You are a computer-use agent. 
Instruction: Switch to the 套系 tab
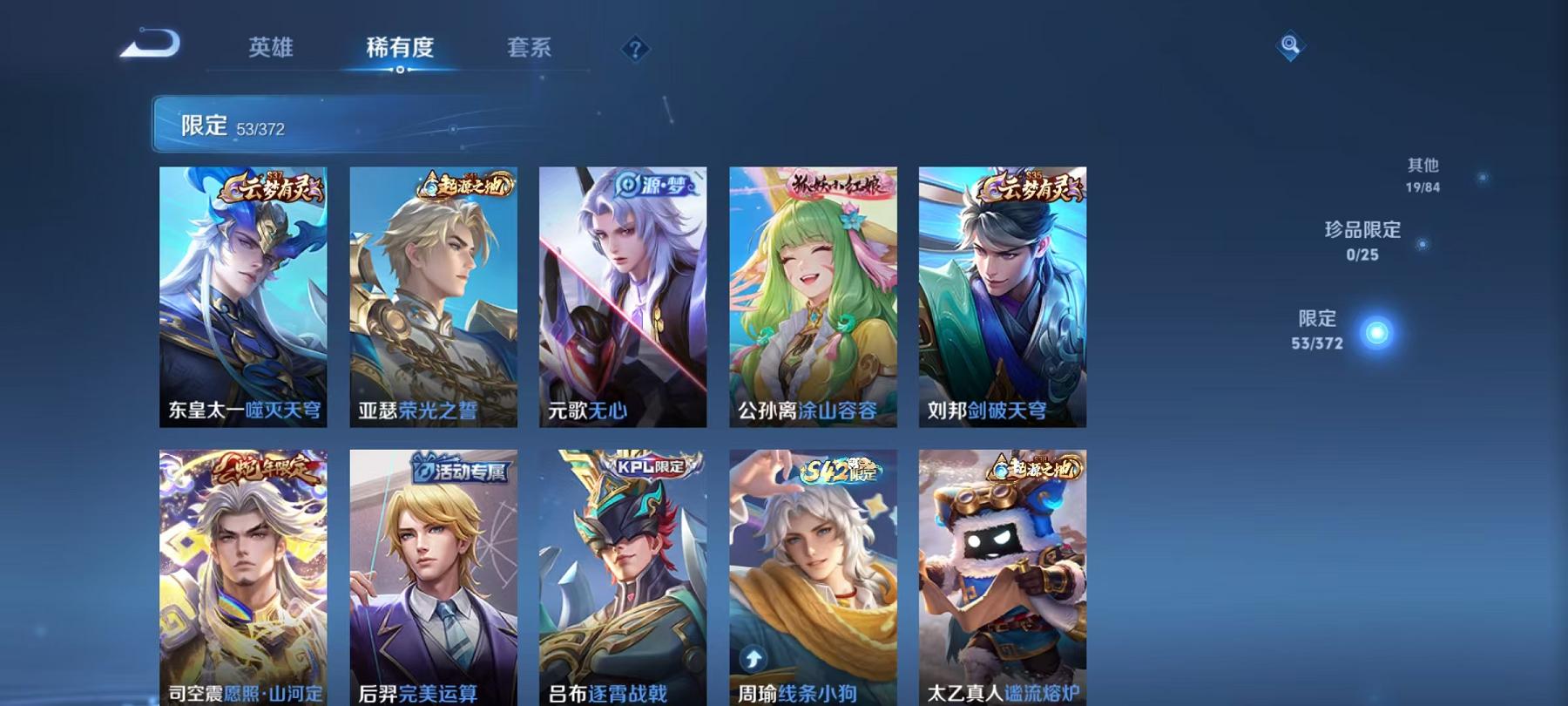click(531, 48)
